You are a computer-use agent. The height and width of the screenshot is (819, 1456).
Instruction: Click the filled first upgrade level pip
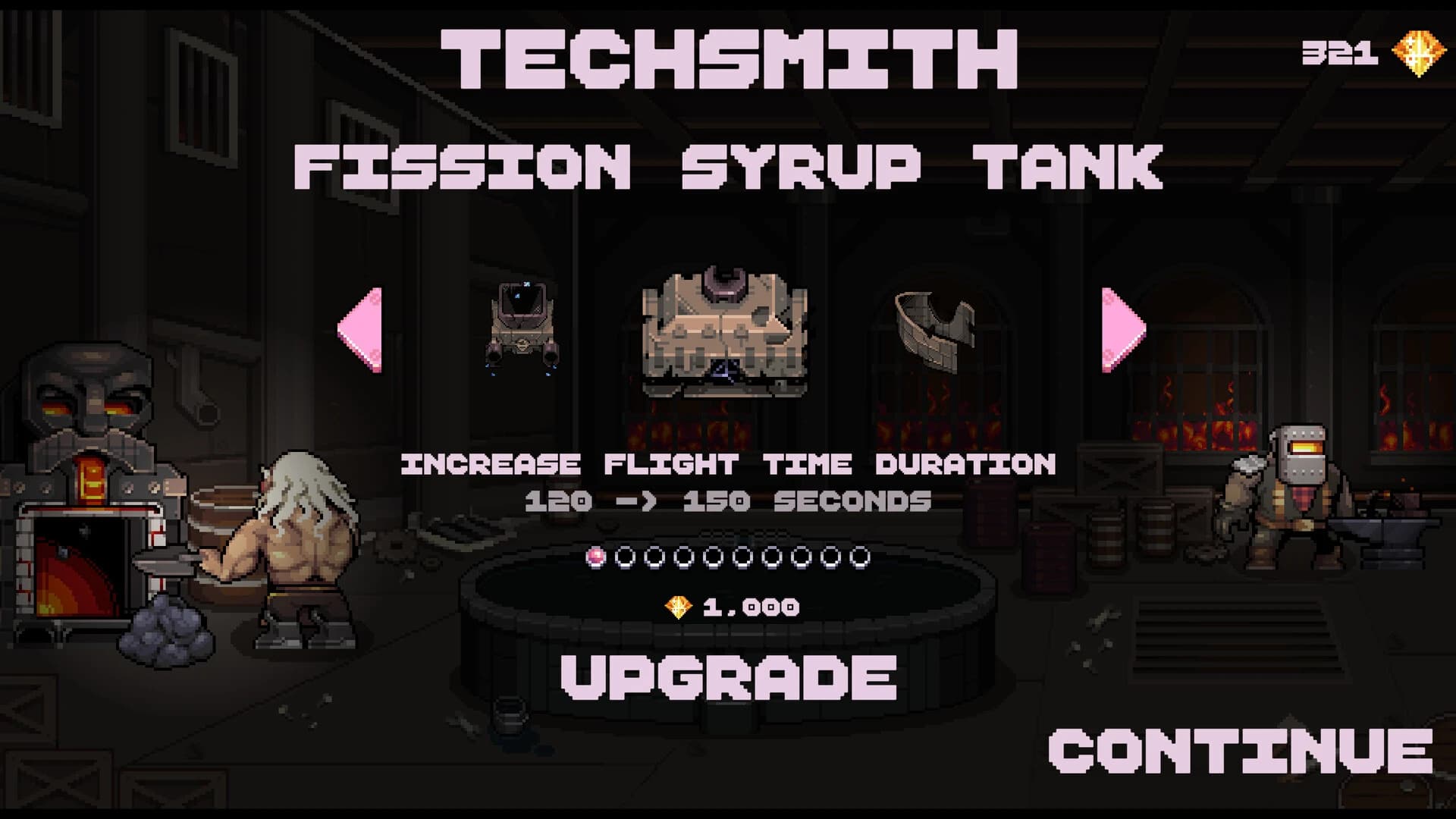pyautogui.click(x=595, y=556)
